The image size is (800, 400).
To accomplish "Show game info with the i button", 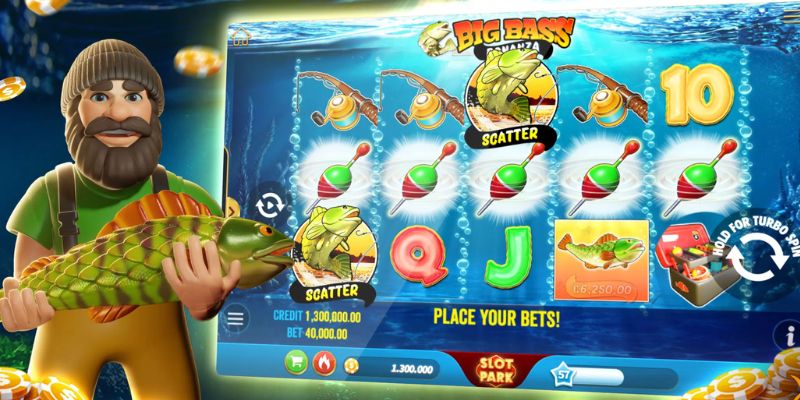I will coord(790,333).
